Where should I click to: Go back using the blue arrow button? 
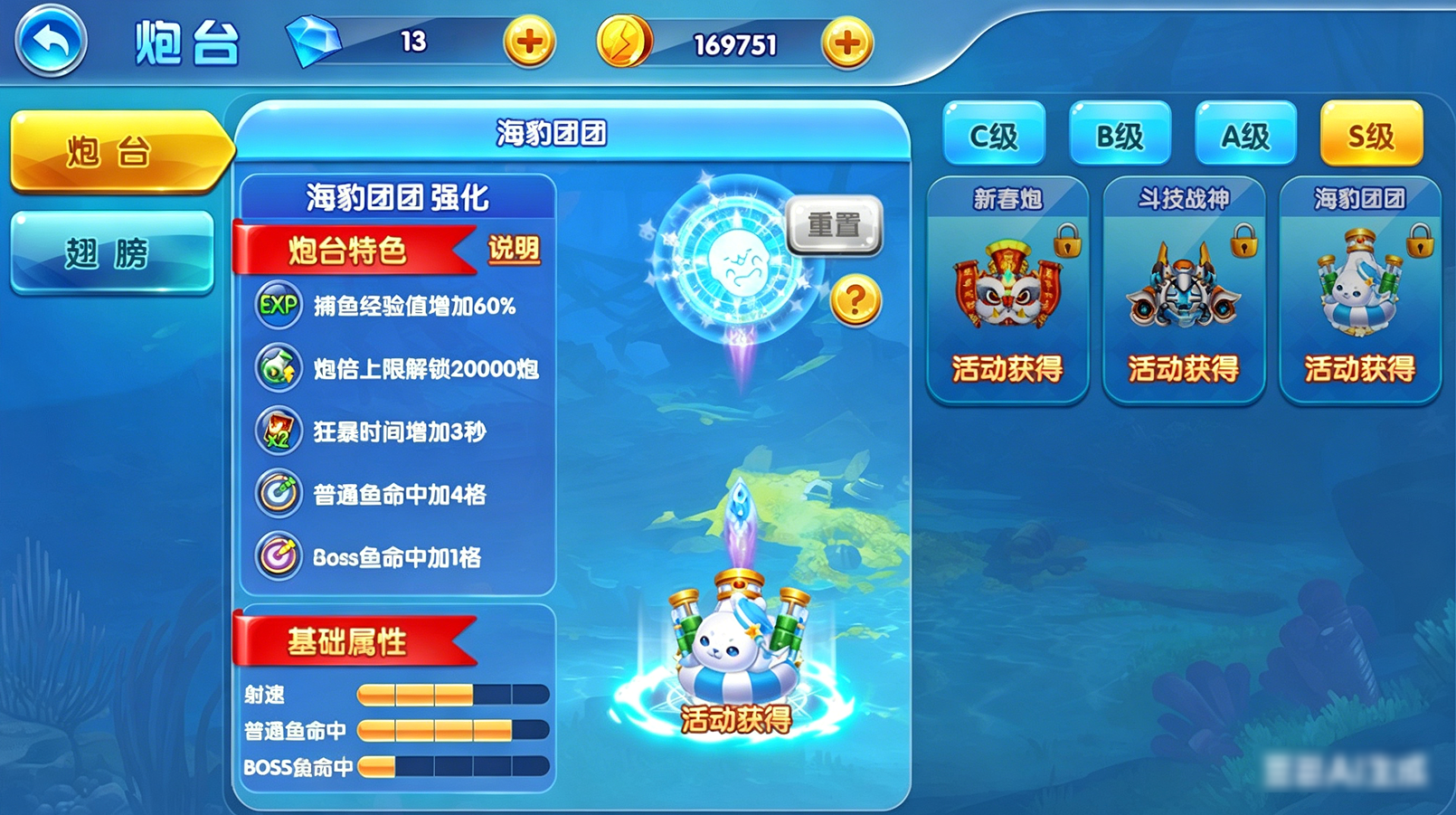click(x=51, y=41)
